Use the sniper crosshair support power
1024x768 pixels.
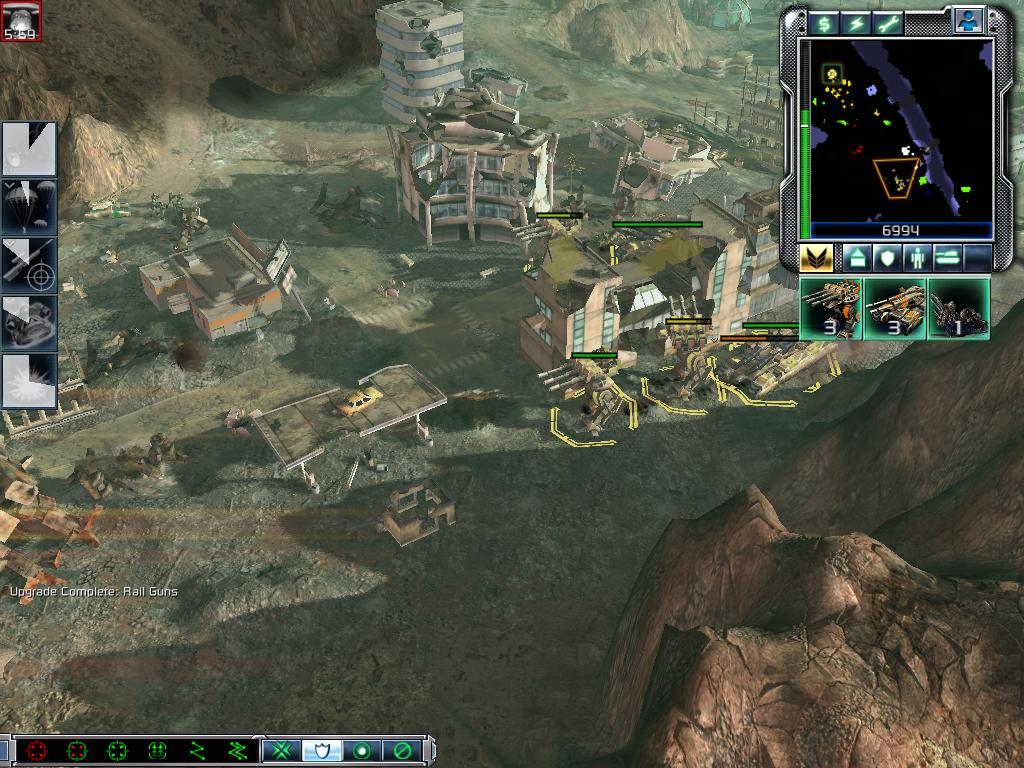[x=29, y=265]
